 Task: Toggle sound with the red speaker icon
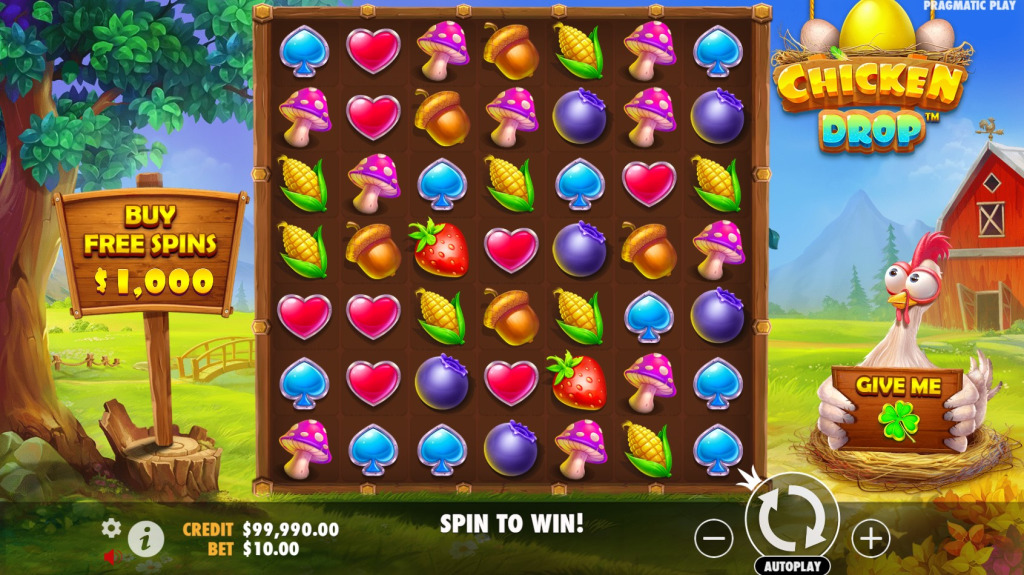point(109,556)
